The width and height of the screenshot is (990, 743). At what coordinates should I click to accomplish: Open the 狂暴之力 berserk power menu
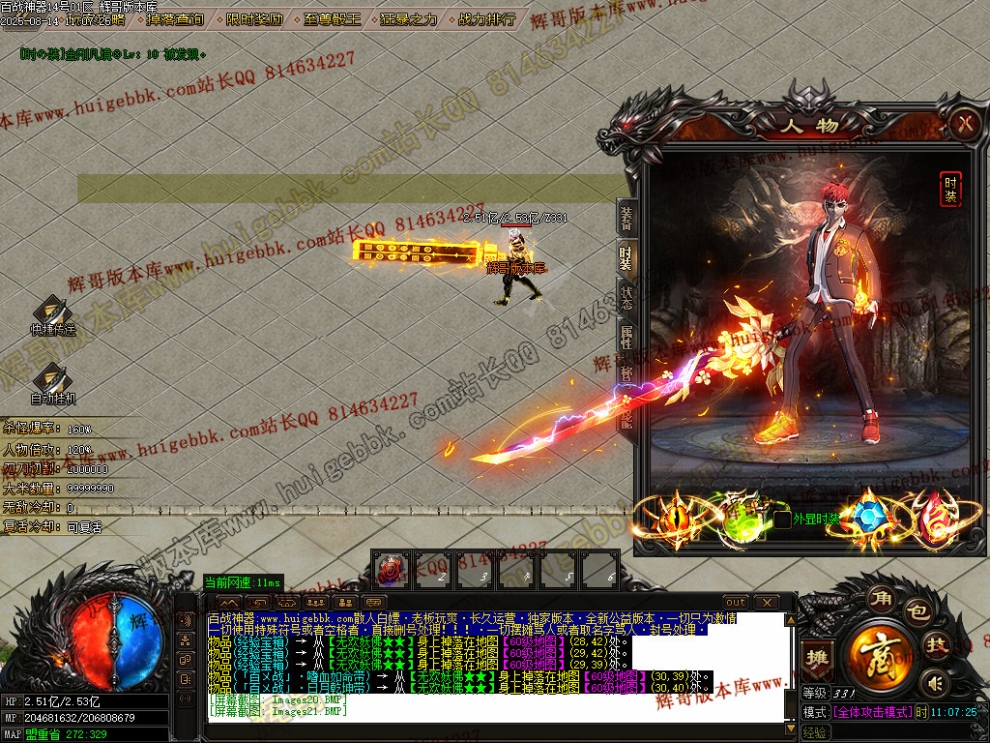click(x=411, y=19)
